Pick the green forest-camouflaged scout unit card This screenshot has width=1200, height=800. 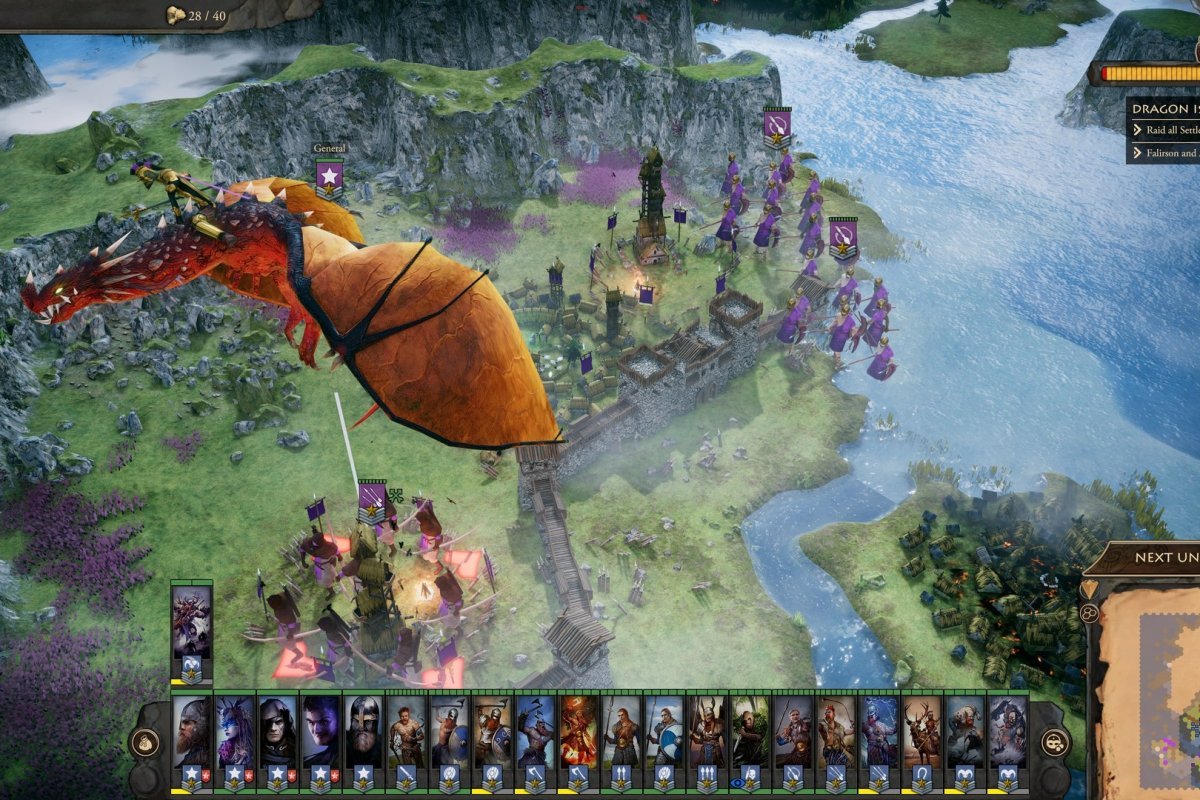pyautogui.click(x=750, y=738)
